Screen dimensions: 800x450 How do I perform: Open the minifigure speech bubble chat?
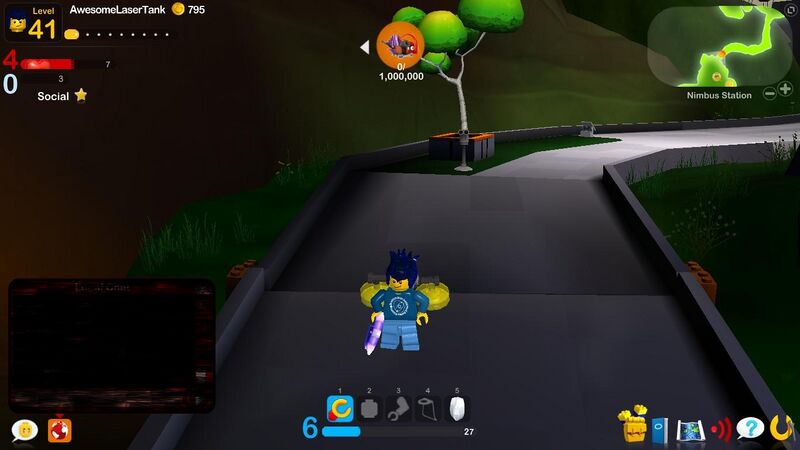(24, 430)
